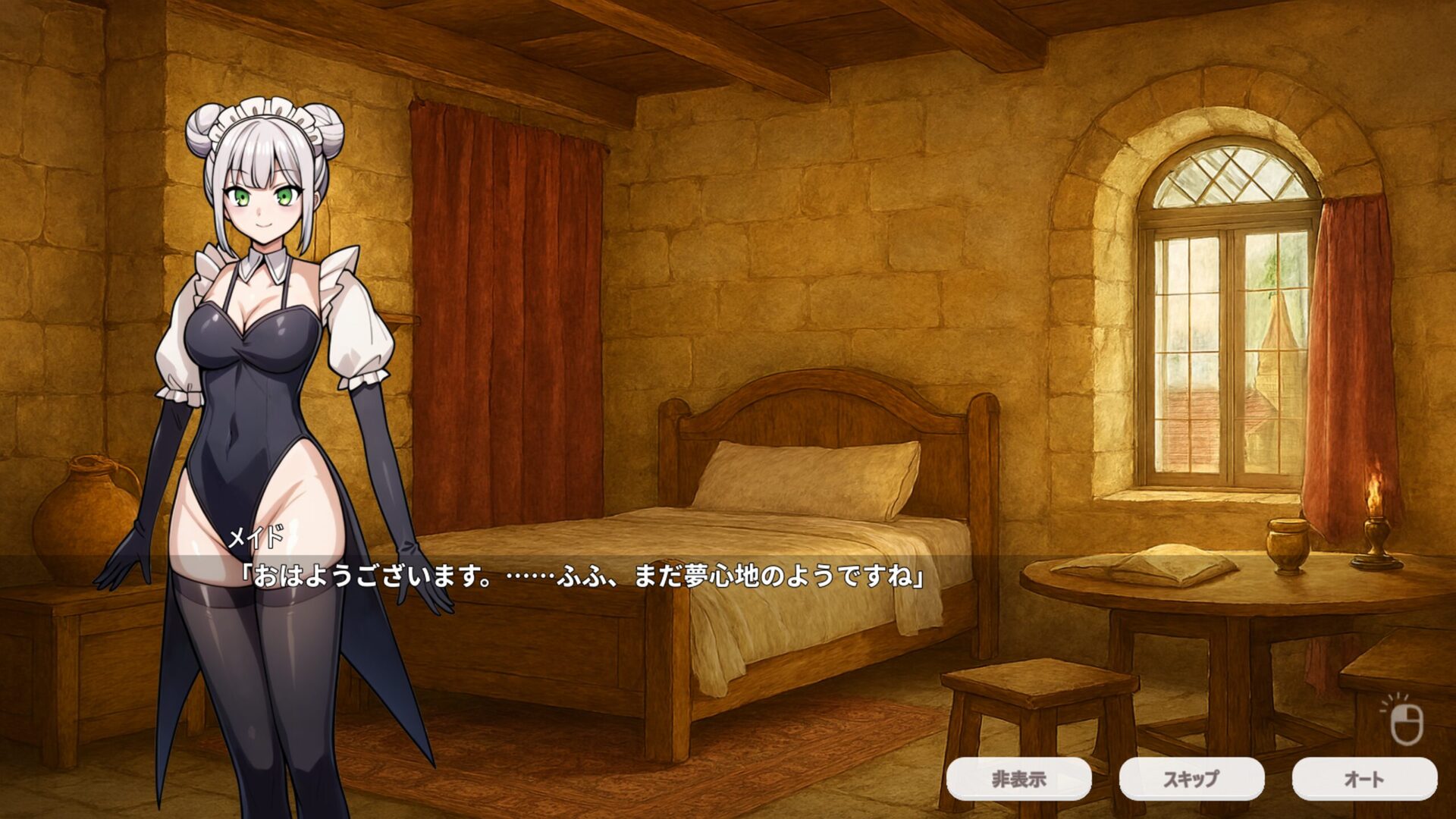Toggle auto-advance with the オート button
This screenshot has width=1456, height=819.
point(1364,779)
